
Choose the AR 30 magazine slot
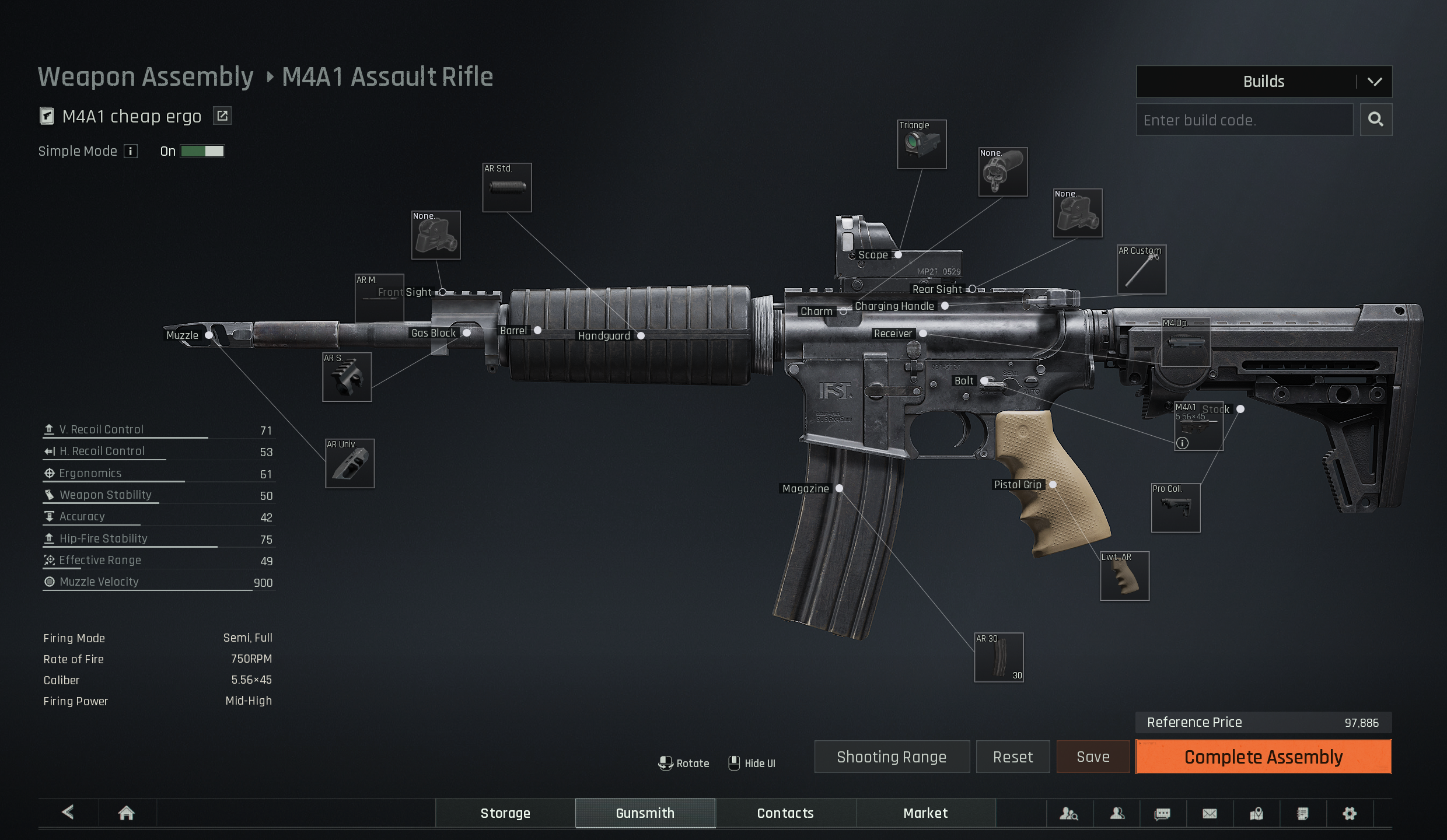pos(999,657)
